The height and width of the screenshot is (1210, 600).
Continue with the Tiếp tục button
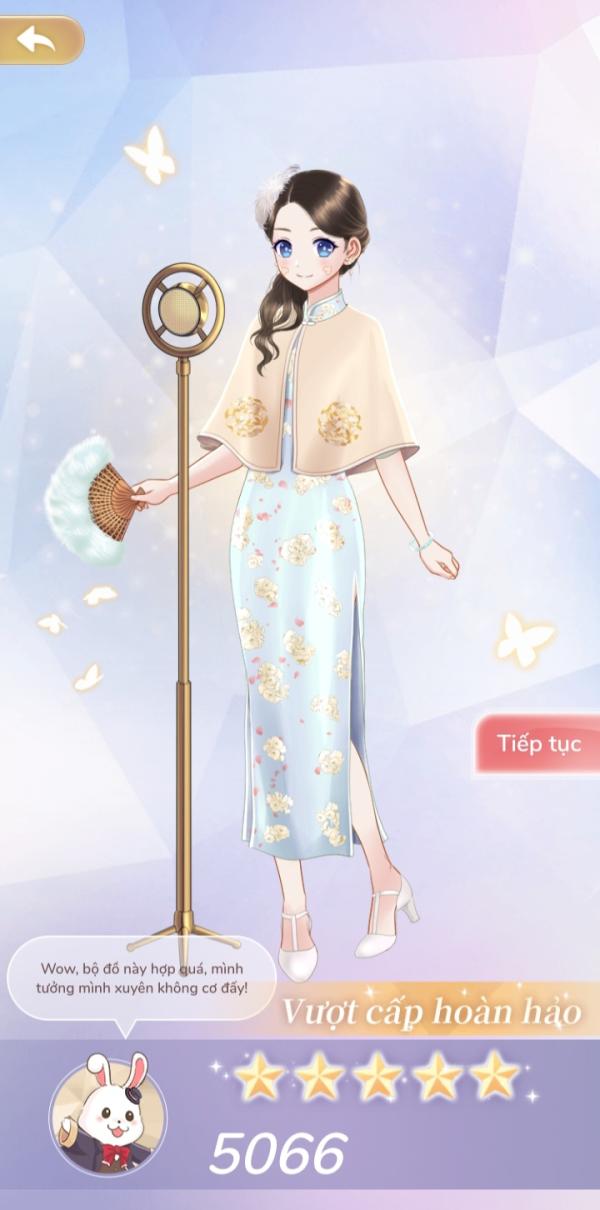[x=539, y=743]
